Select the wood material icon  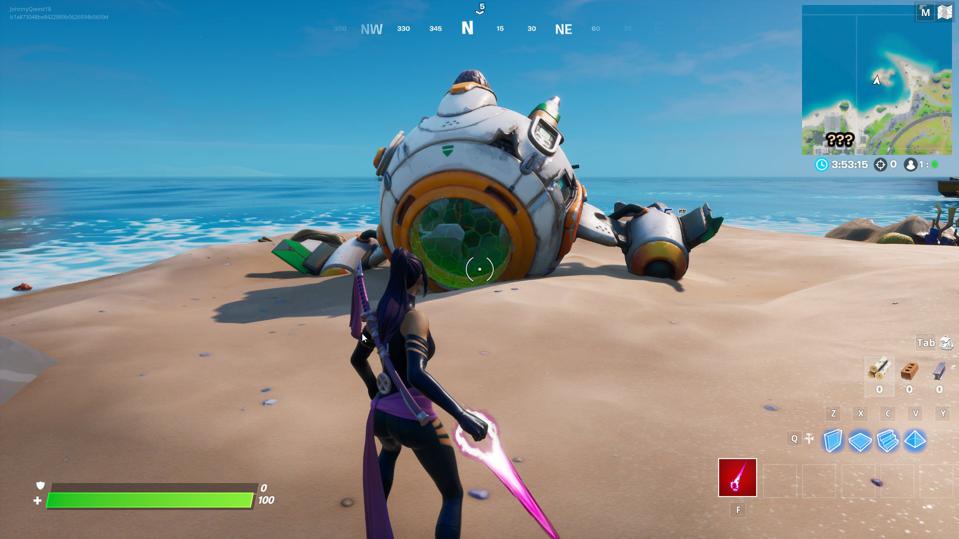click(x=879, y=370)
